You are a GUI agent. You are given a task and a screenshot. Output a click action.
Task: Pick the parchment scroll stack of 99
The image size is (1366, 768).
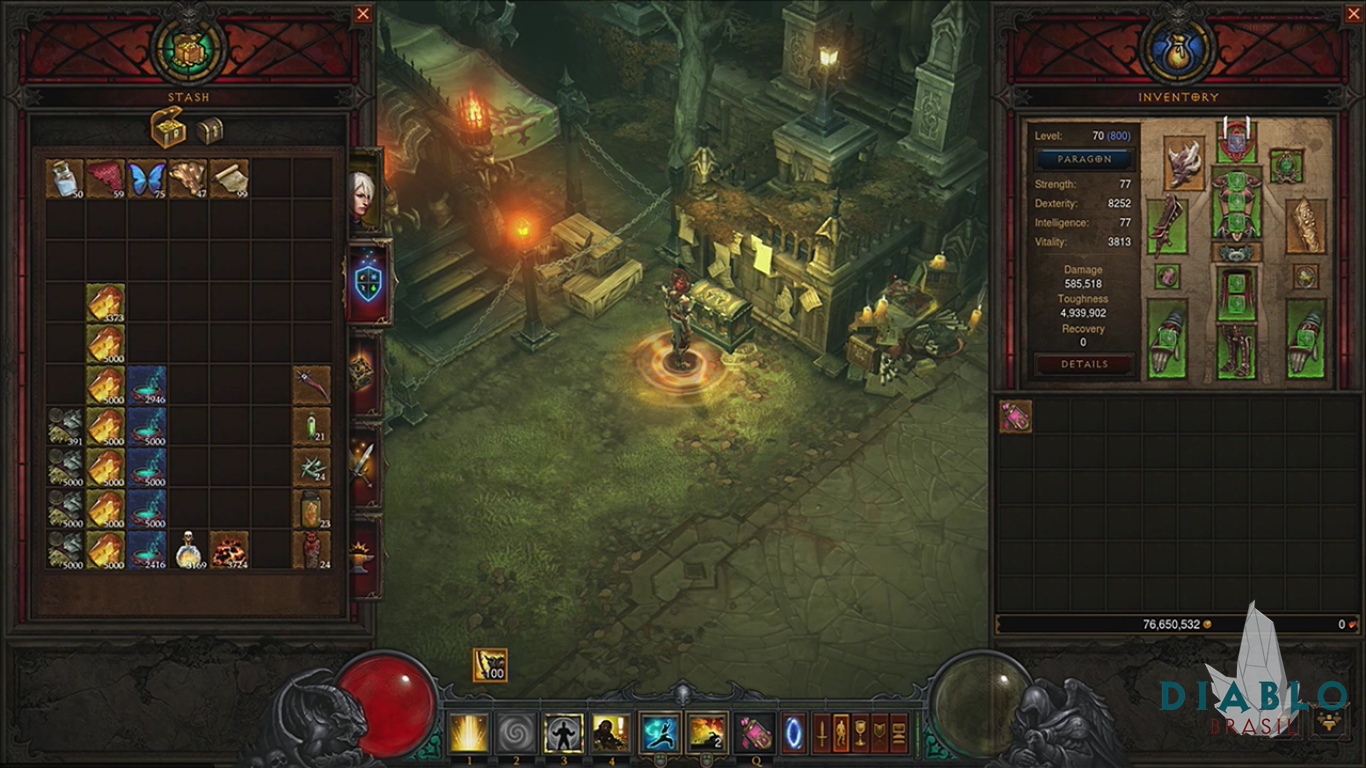229,179
